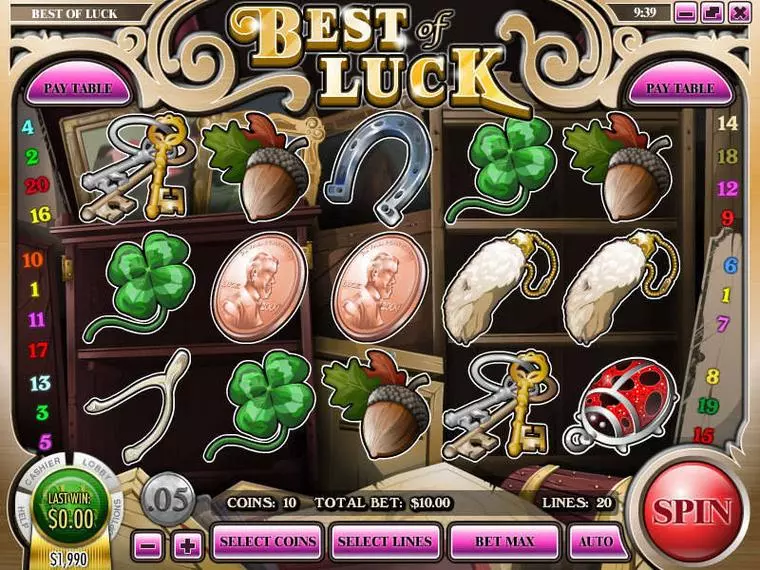Decrease coin value with the minus button
760x570 pixels.
click(148, 545)
